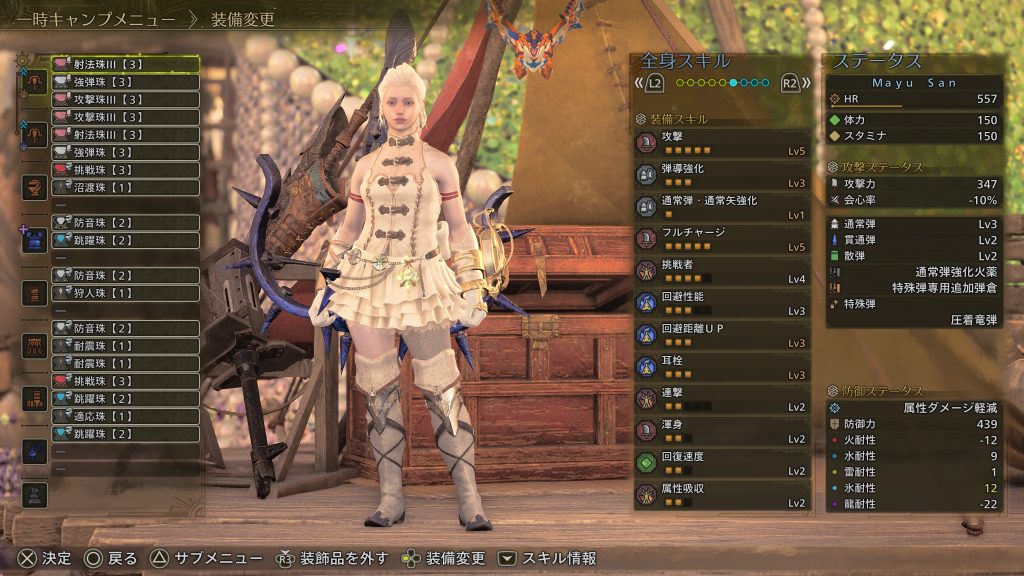
Task: Show the 通常弾・通常矢強化 skill
Action: tap(721, 207)
